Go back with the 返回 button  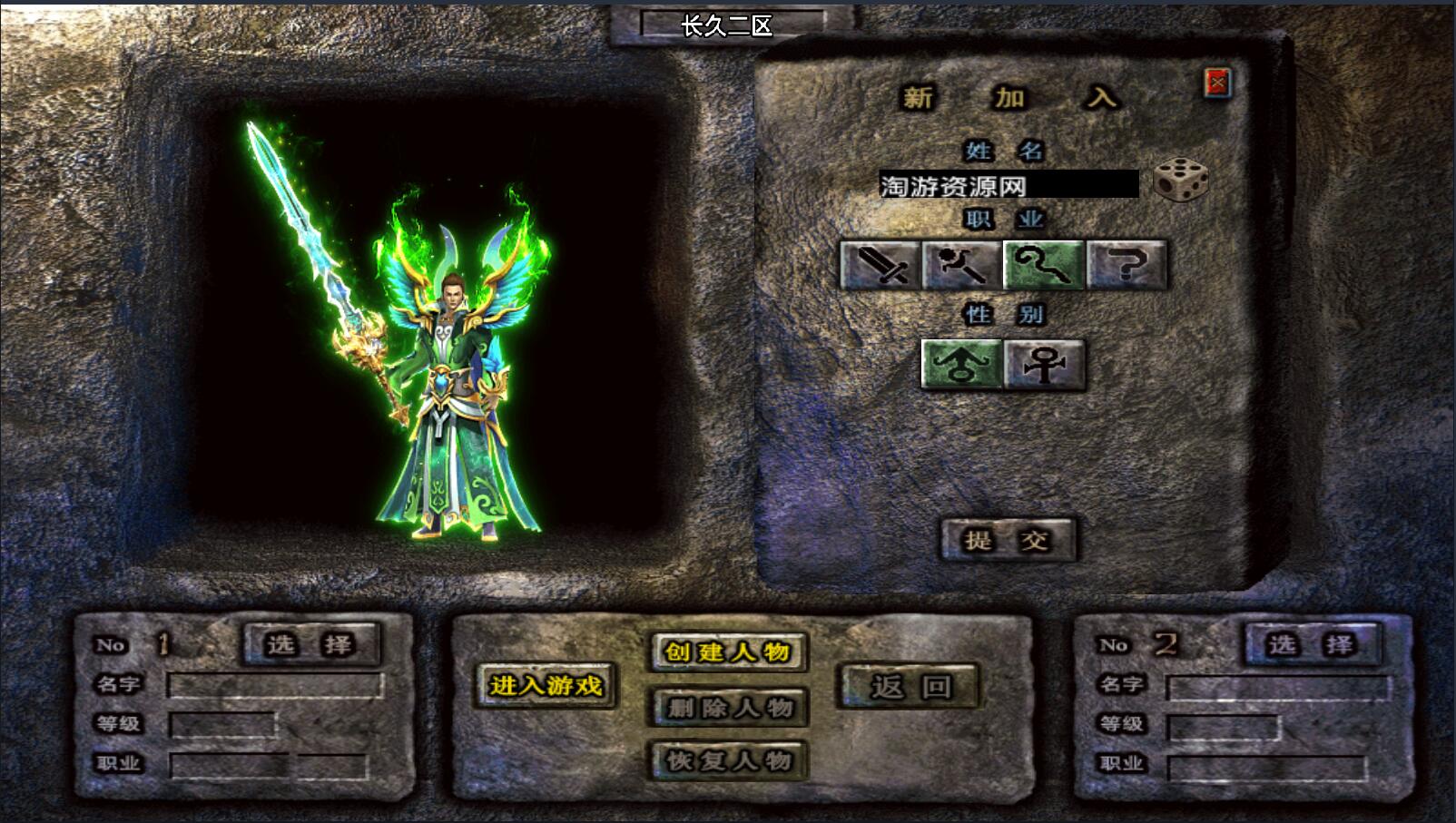coord(910,686)
